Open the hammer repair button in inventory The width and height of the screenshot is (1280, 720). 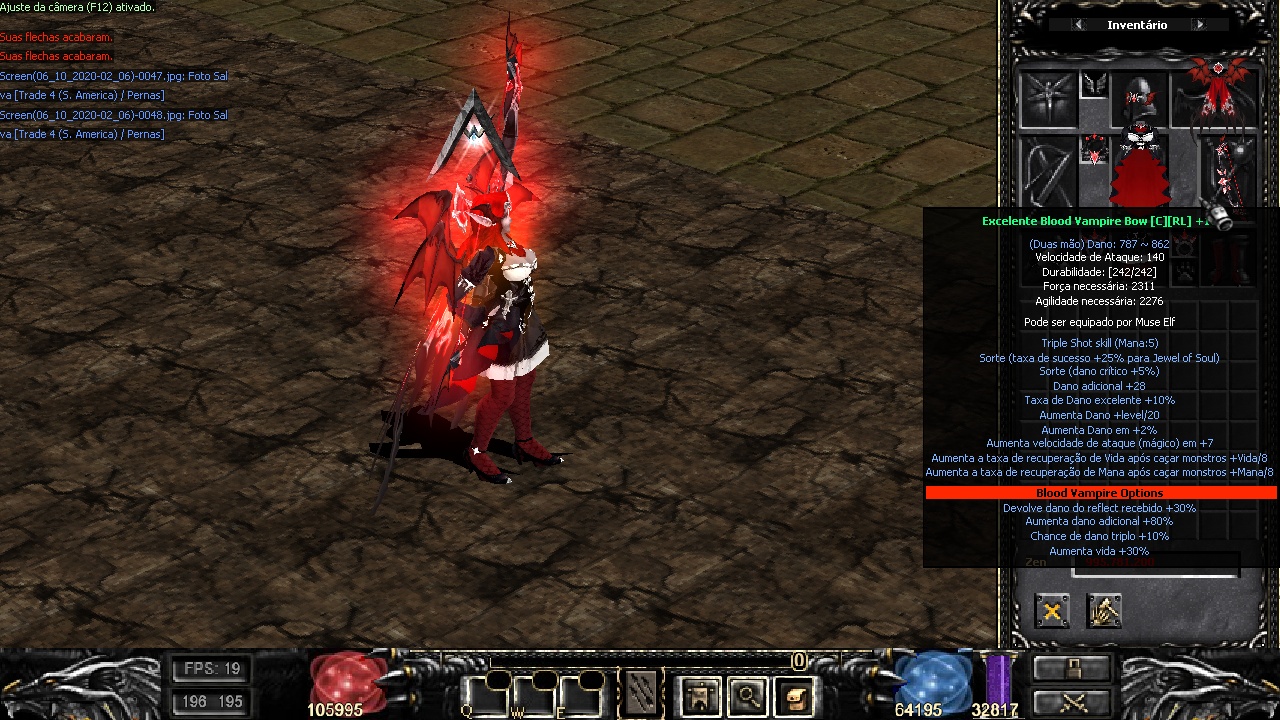click(x=1104, y=611)
